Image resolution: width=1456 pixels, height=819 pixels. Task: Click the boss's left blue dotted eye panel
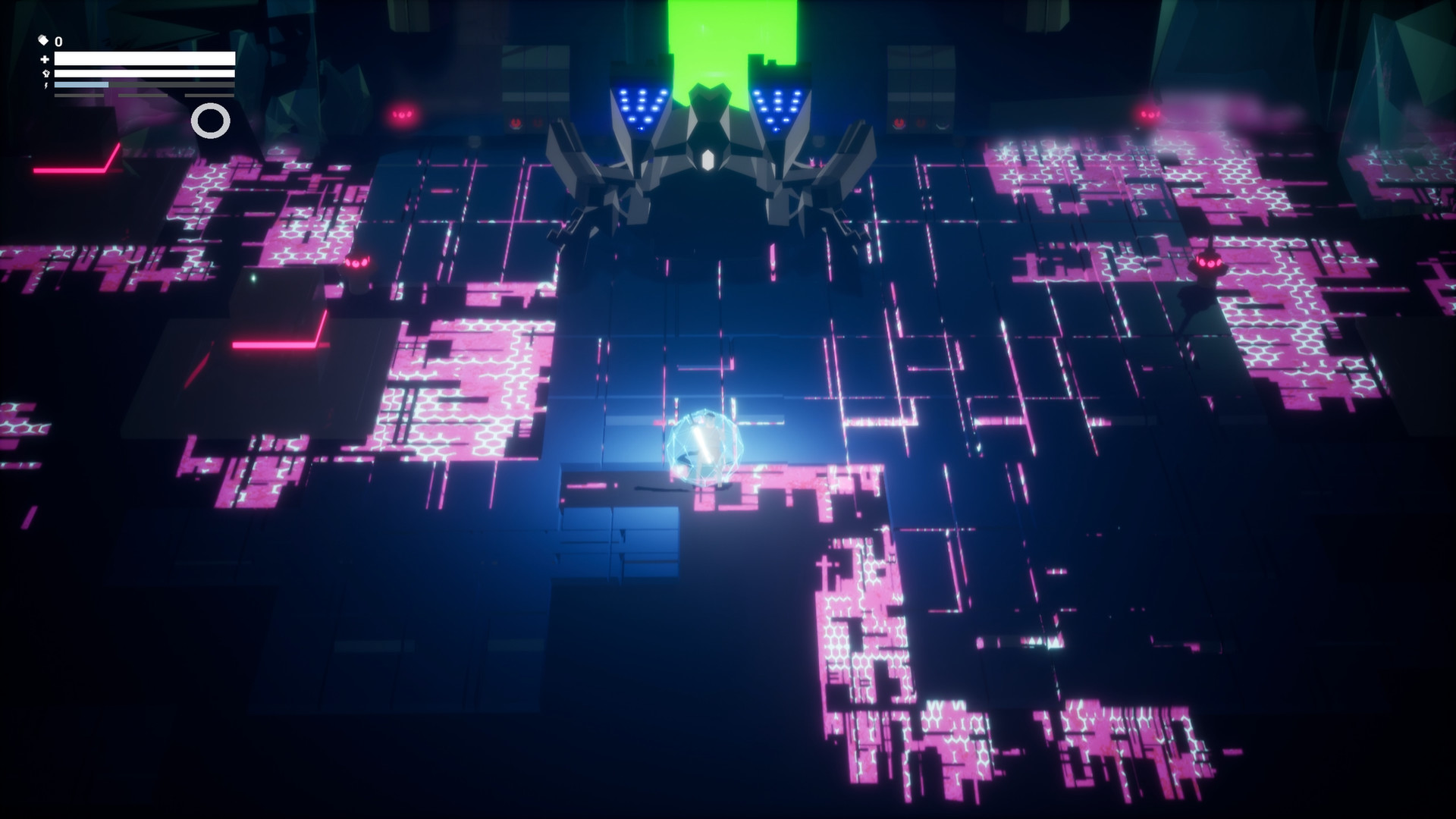639,105
